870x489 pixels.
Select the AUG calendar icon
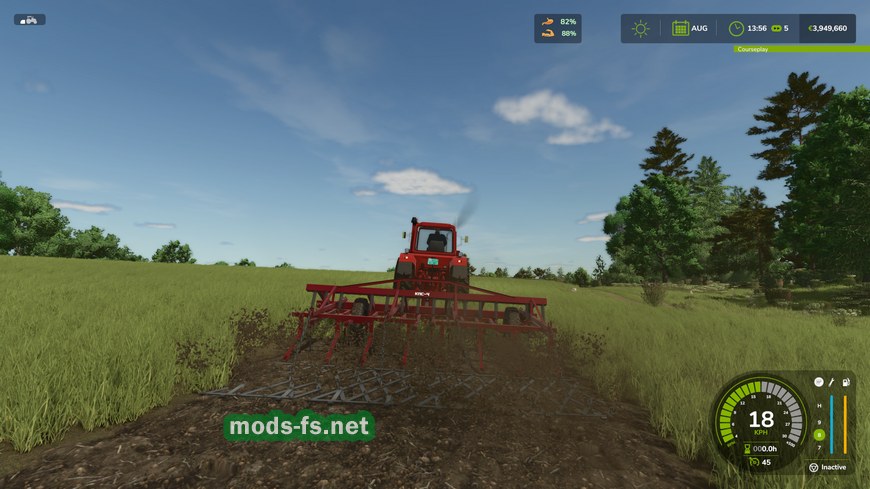tap(680, 28)
